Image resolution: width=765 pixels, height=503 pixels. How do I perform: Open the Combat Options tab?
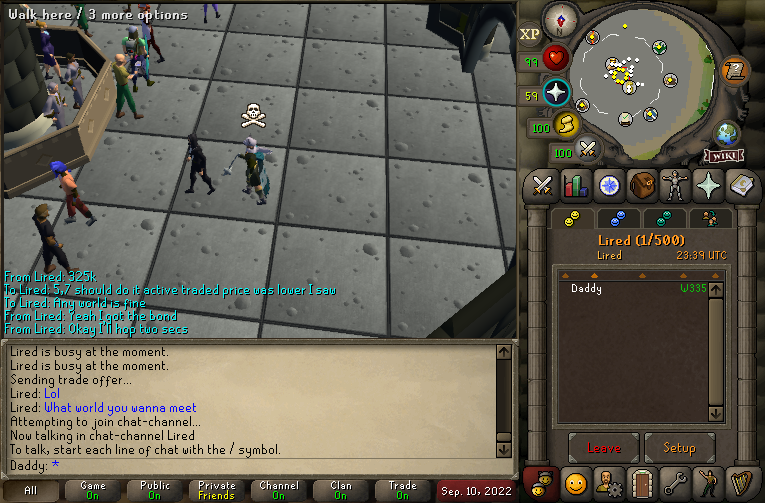pos(543,185)
